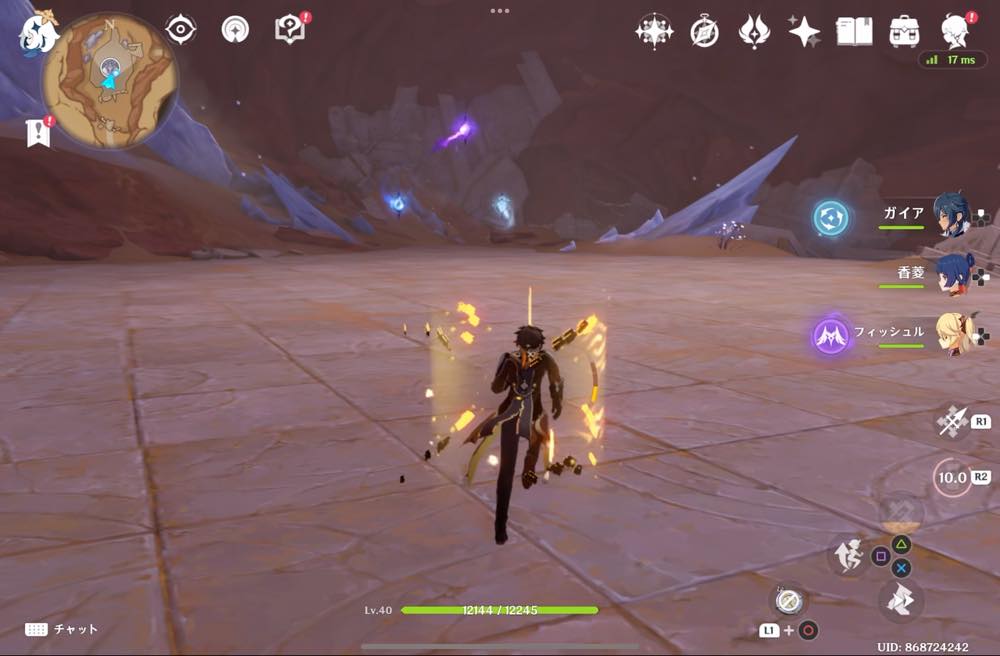Activate the elemental sight eye icon
1000x656 pixels.
180,30
